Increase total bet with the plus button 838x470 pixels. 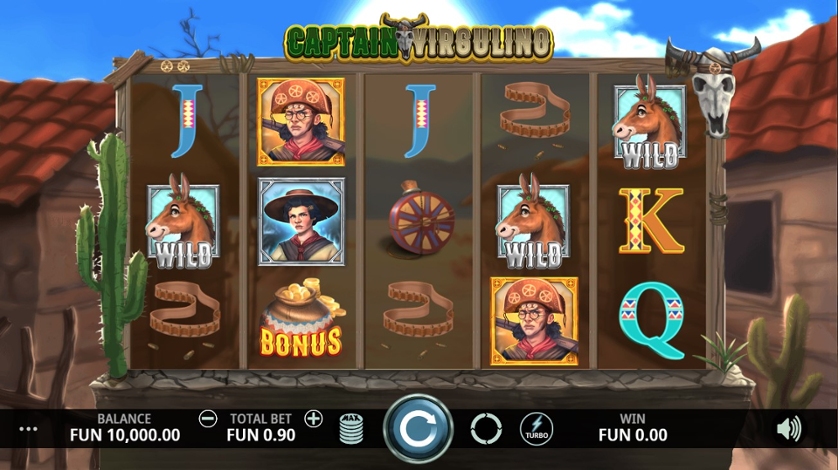pyautogui.click(x=313, y=419)
